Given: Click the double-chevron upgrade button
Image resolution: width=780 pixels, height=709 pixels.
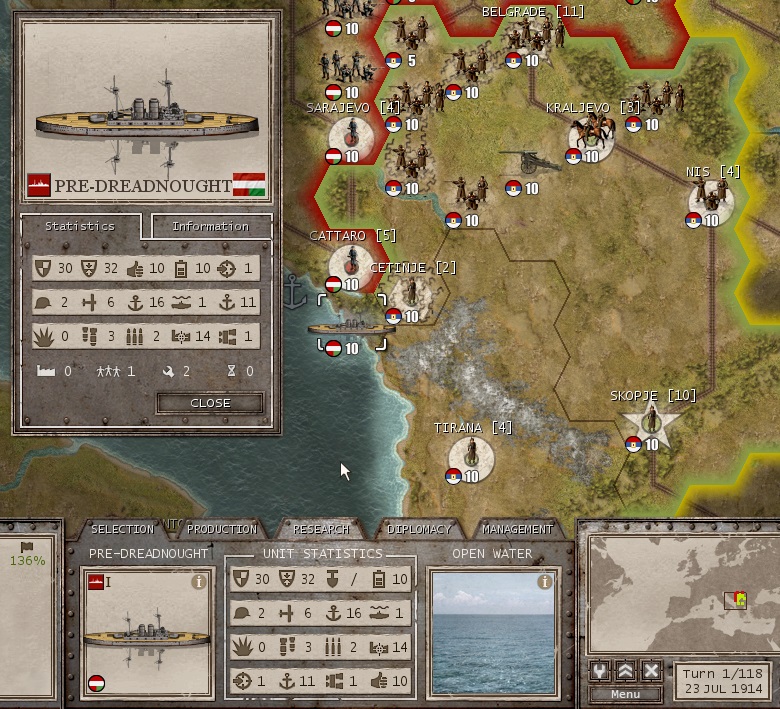Looking at the screenshot, I should point(626,671).
